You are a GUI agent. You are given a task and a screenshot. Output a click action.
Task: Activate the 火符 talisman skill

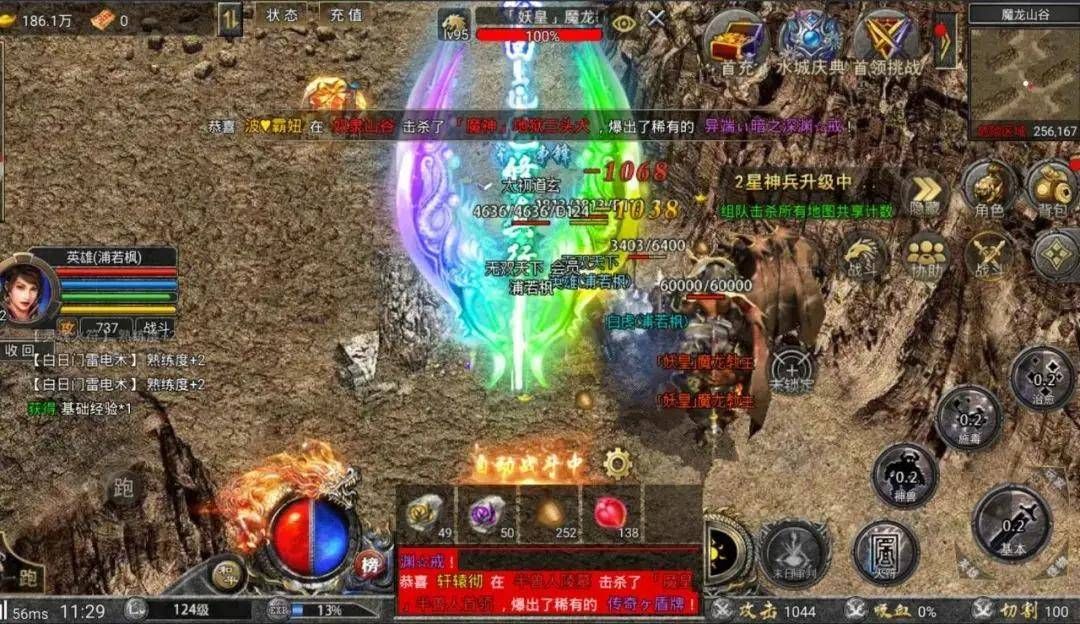885,550
